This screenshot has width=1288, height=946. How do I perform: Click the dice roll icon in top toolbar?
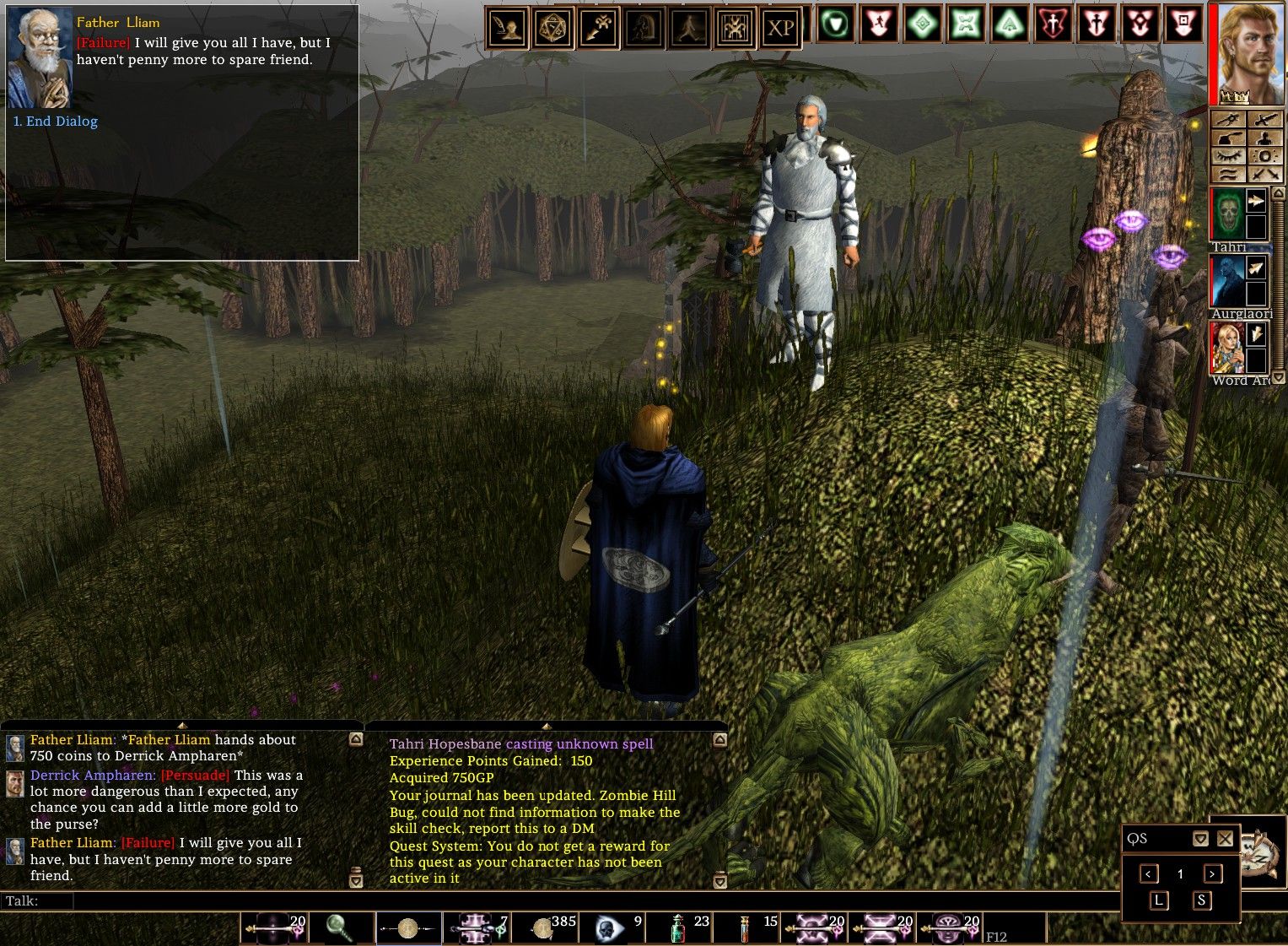pos(552,29)
